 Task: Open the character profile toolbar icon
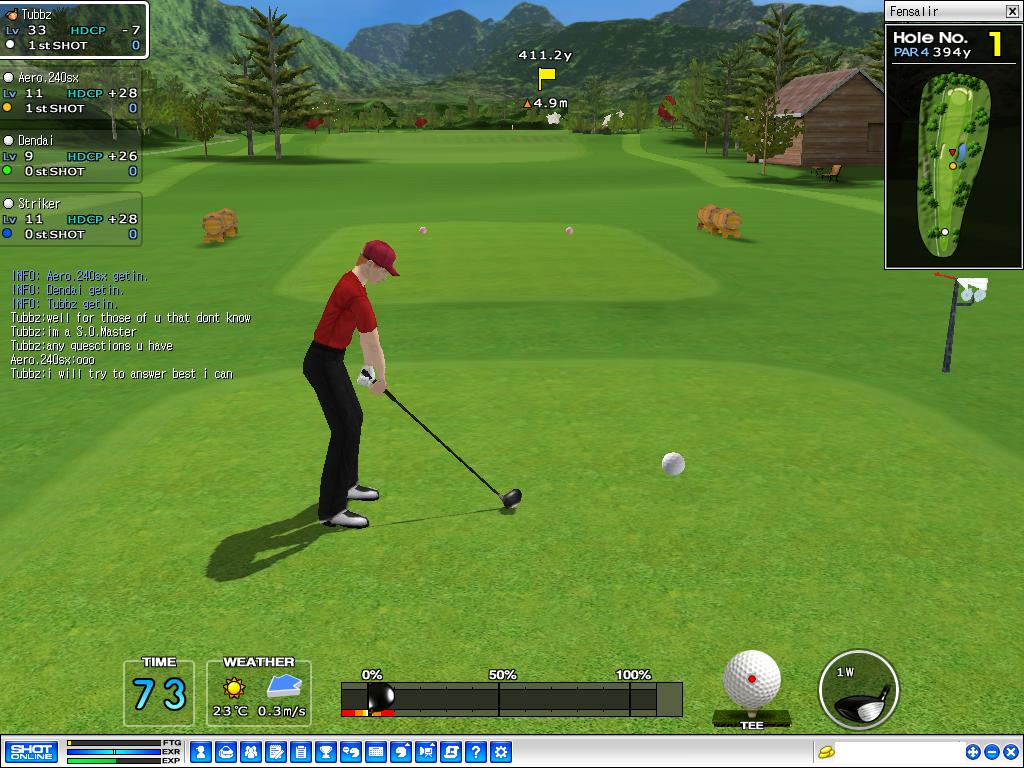tap(201, 752)
